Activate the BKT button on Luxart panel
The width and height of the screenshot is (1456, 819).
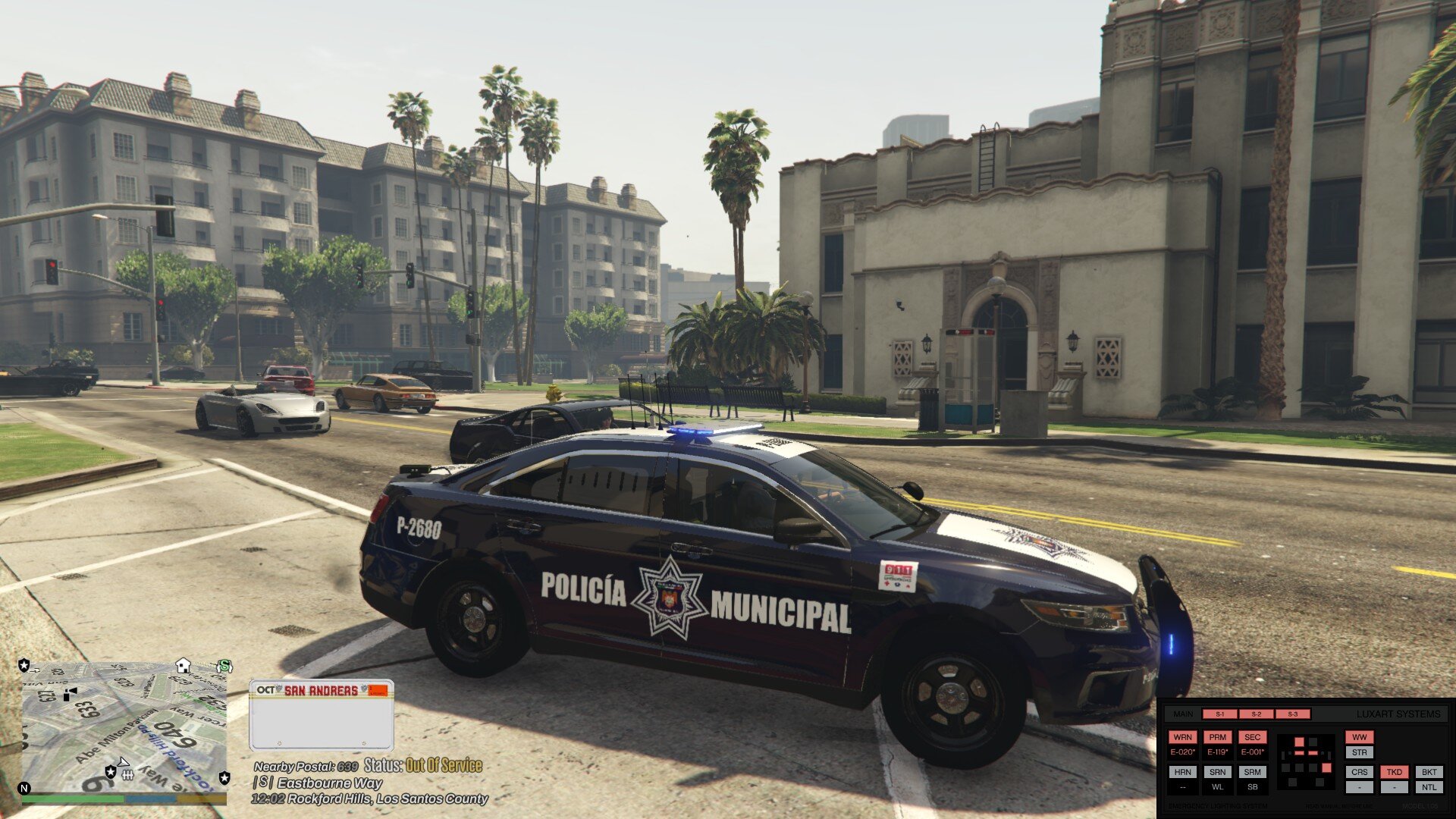point(1429,772)
